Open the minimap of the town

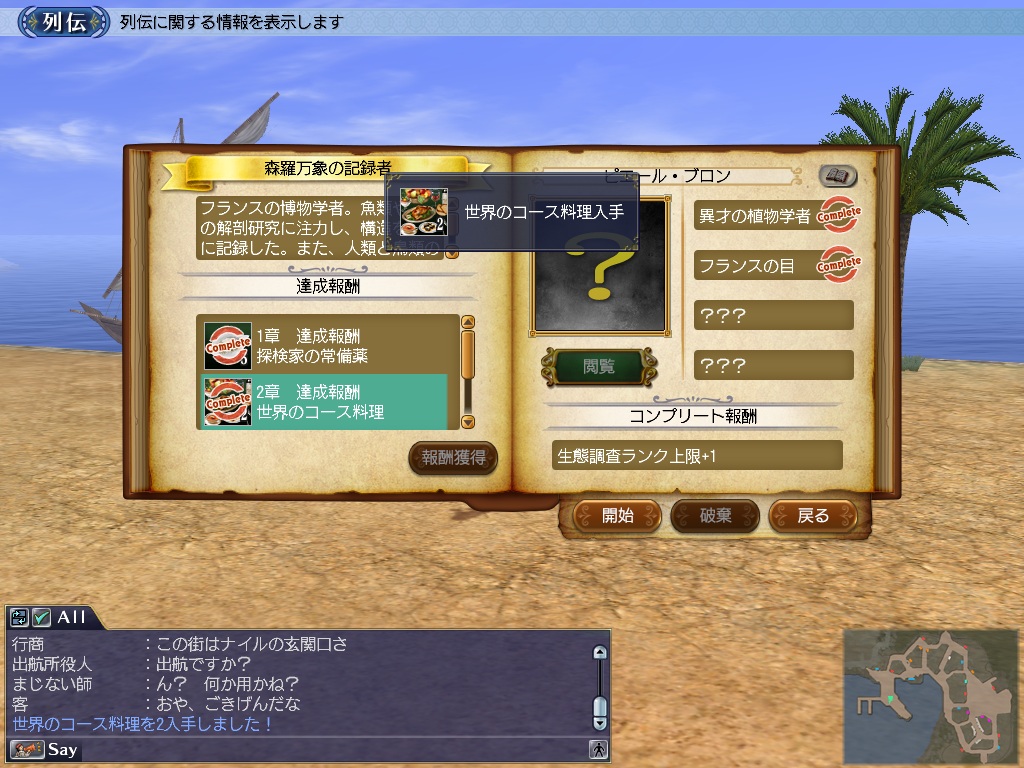(x=929, y=694)
